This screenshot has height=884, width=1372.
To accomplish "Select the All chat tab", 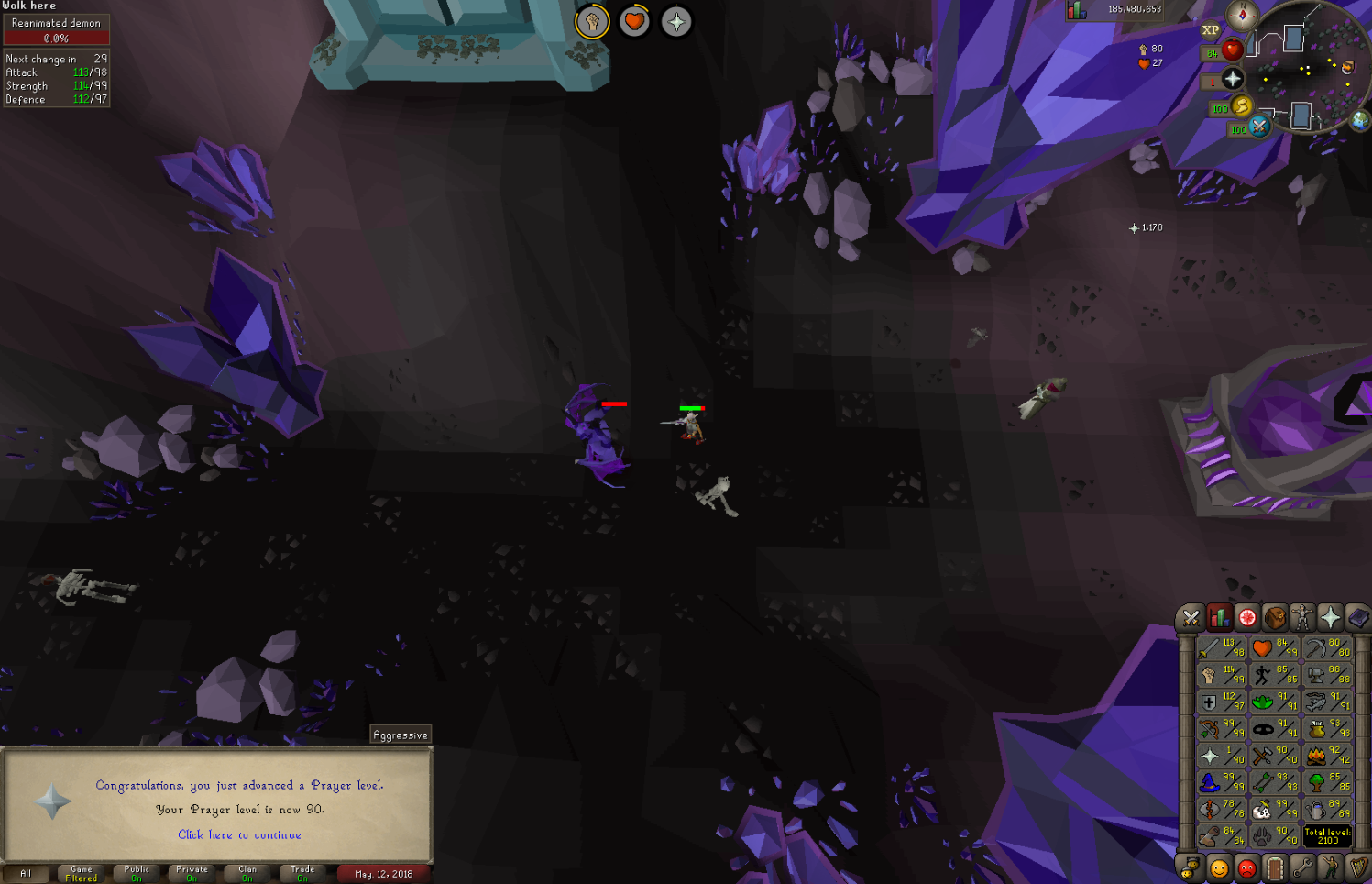I will 27,873.
